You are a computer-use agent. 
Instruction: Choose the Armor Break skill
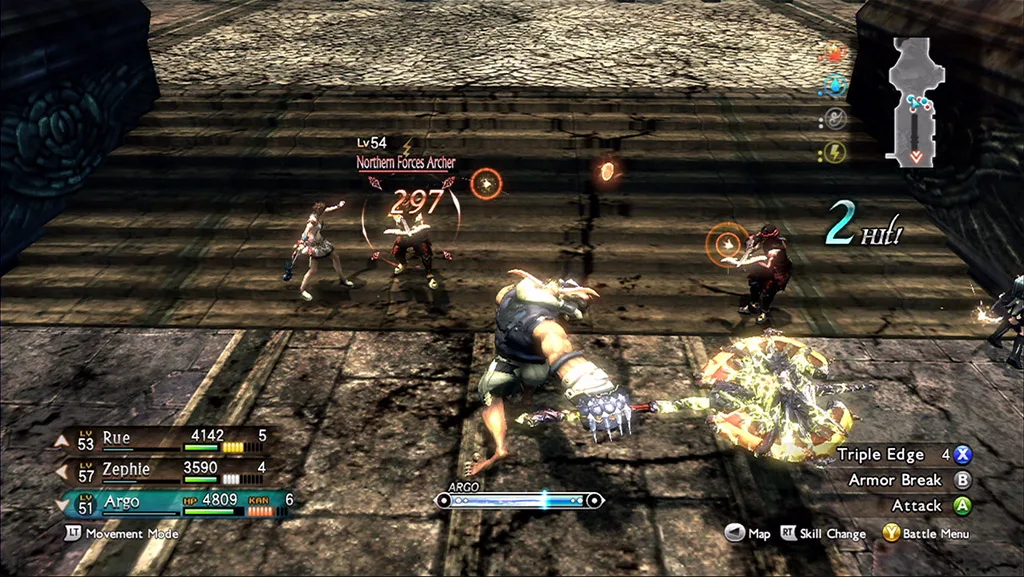click(905, 480)
